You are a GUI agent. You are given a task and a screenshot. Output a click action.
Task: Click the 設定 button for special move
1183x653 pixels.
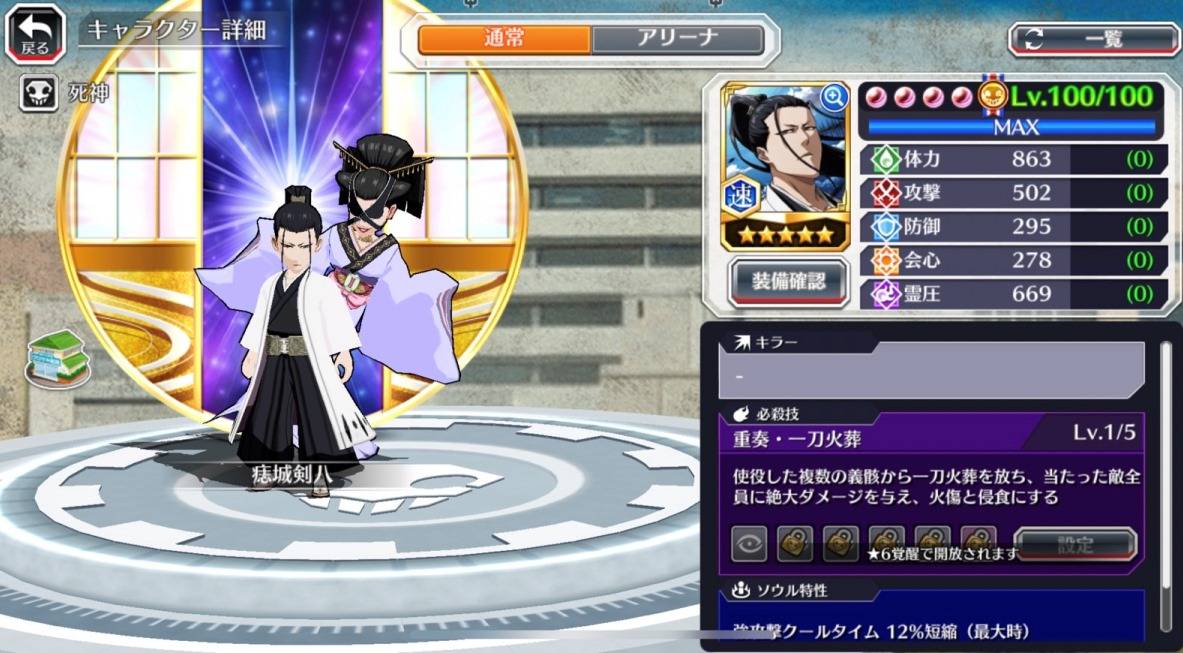point(1075,546)
